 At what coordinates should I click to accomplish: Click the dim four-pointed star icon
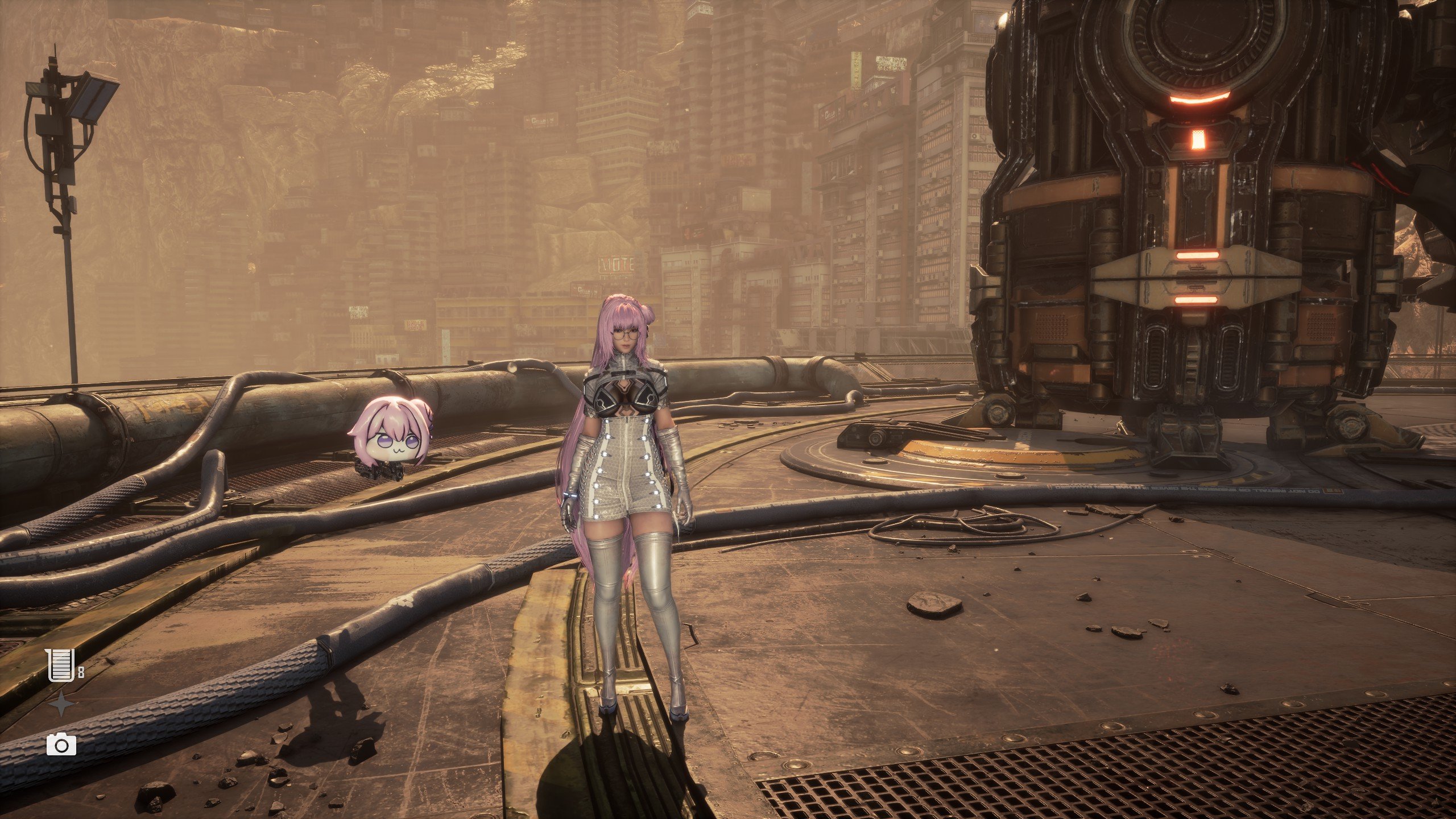[61, 705]
